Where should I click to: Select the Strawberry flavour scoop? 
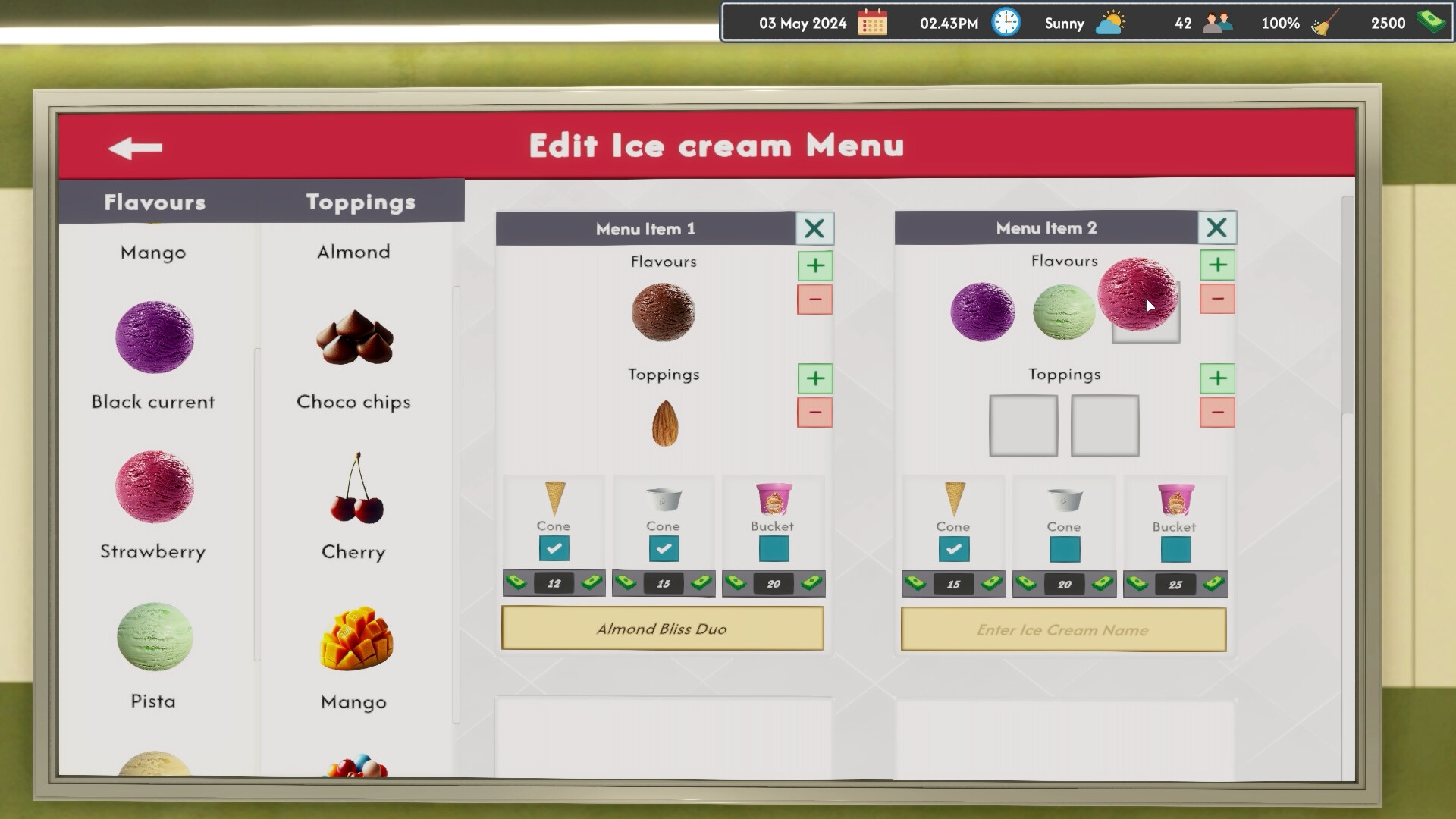coord(154,486)
